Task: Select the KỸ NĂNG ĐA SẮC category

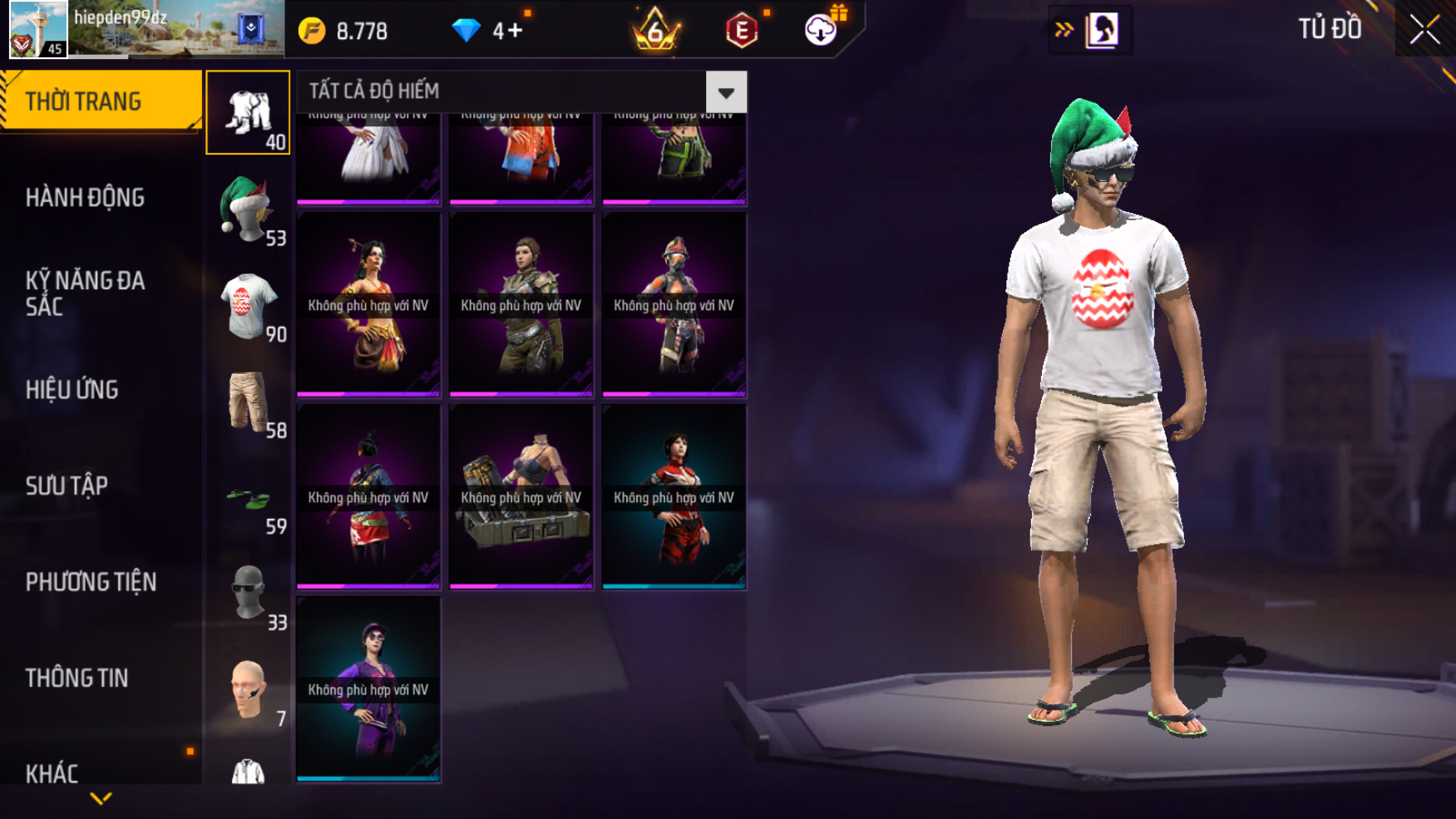Action: 85,294
